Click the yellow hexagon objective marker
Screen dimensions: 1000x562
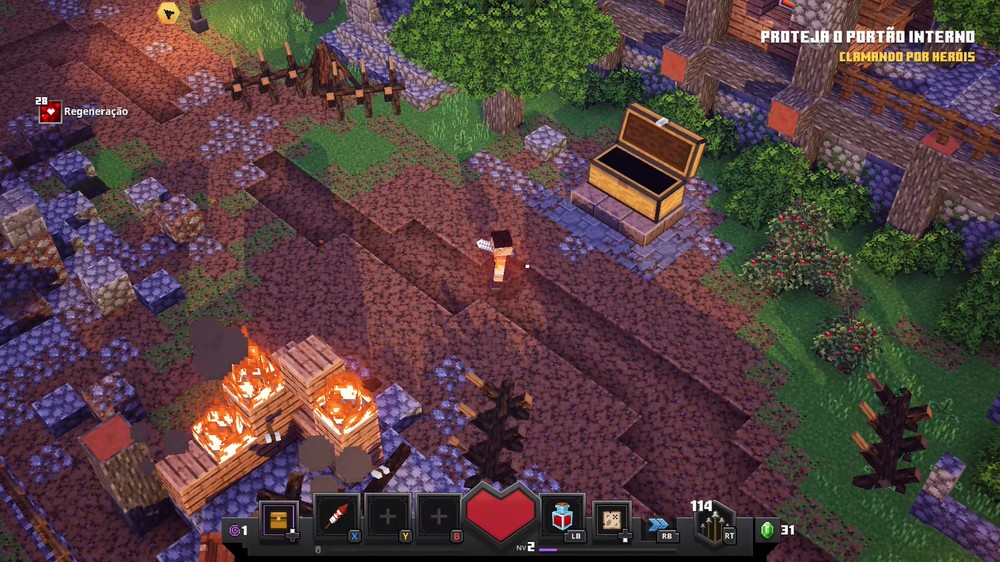tap(168, 12)
